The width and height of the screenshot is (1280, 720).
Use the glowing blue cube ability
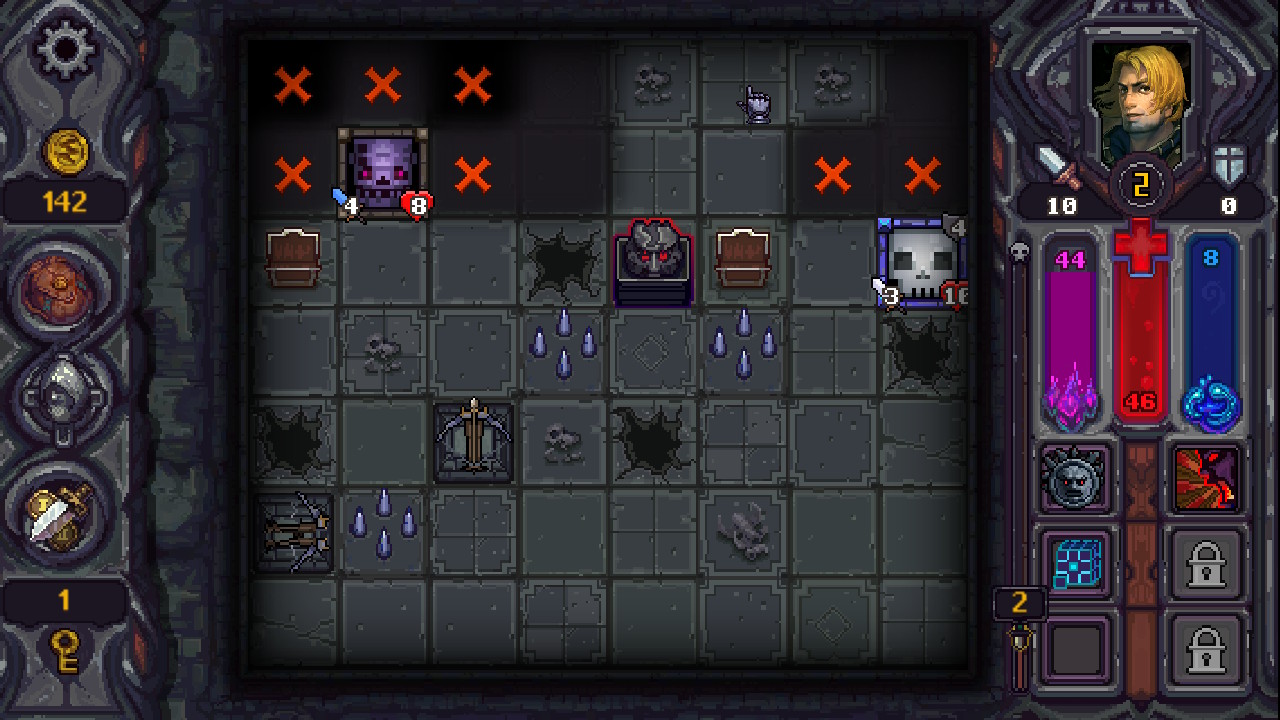(x=1075, y=563)
